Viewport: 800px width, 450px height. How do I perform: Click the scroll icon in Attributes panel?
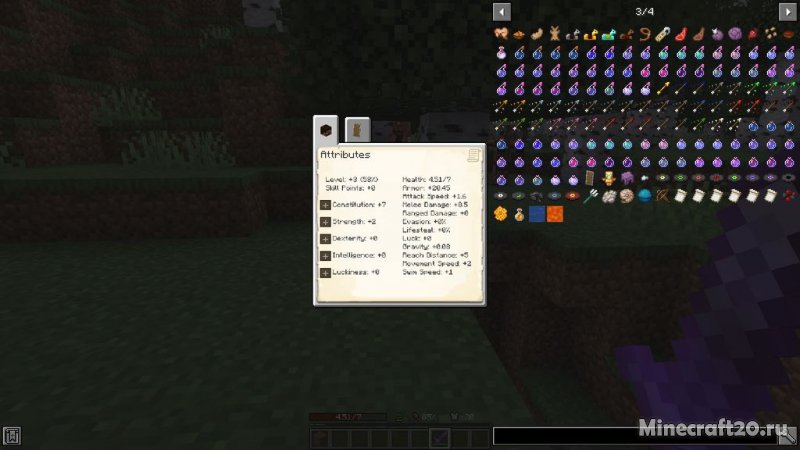click(474, 155)
